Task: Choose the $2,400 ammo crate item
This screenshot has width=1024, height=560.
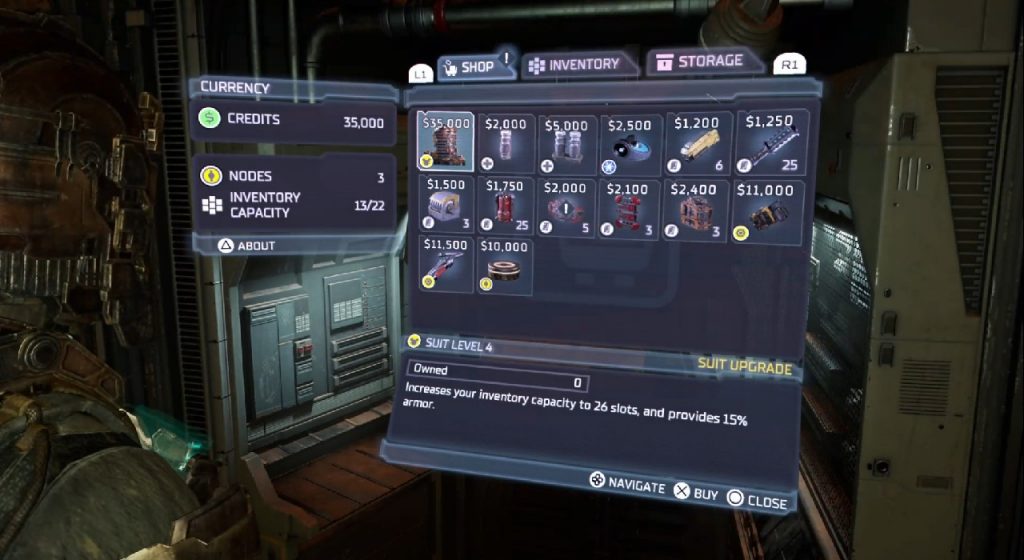Action: [695, 207]
